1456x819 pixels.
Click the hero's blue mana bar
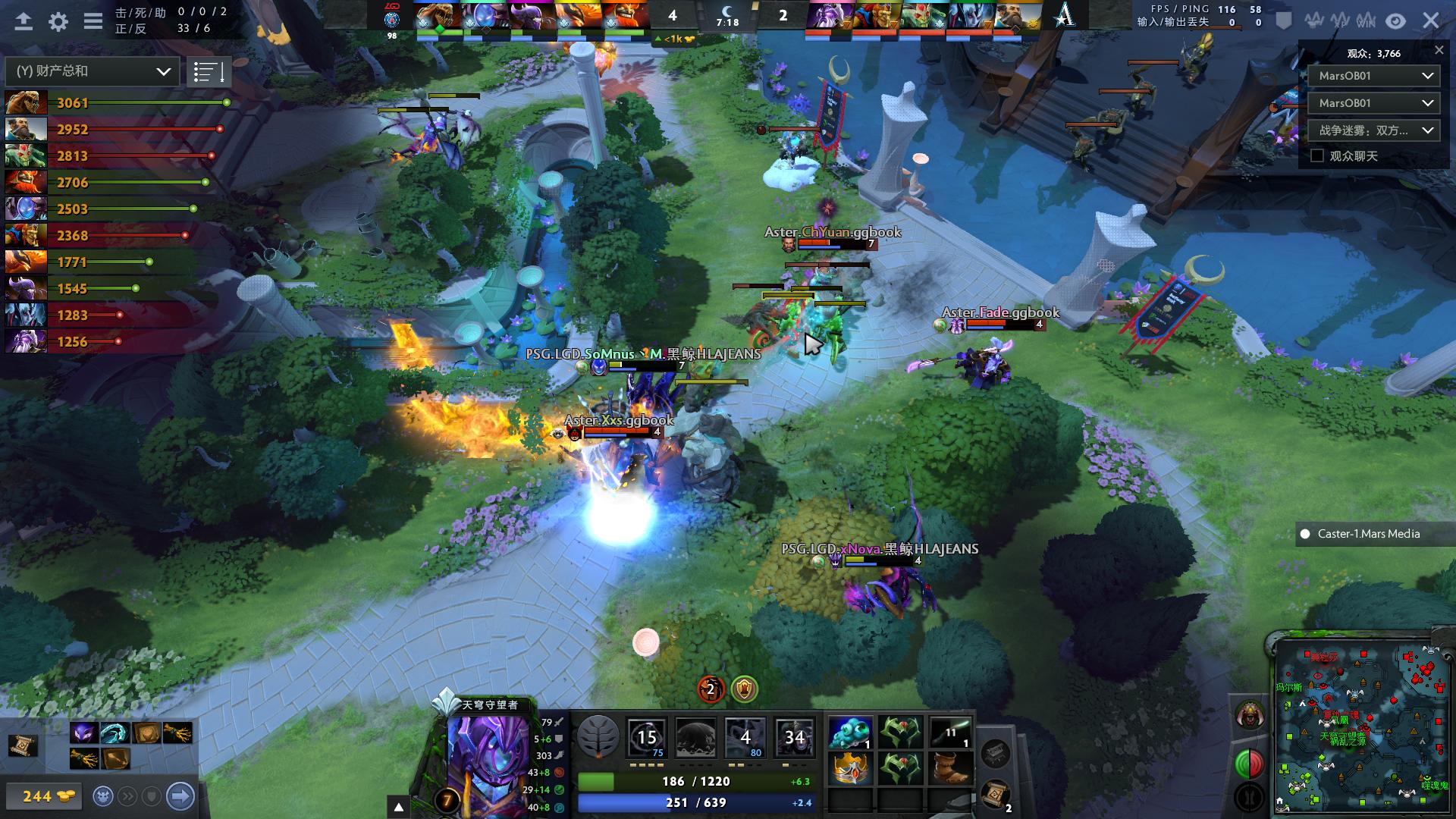coord(695,801)
